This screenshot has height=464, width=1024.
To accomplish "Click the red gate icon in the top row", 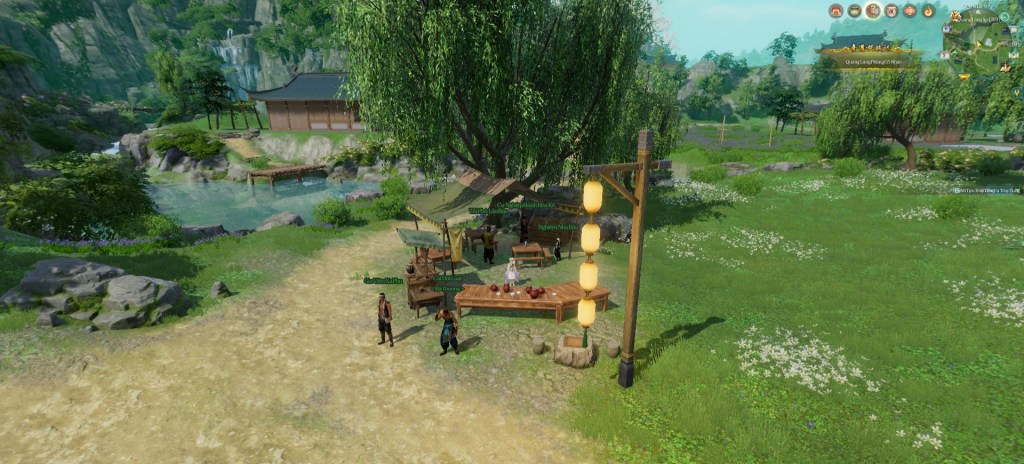I will 836,11.
